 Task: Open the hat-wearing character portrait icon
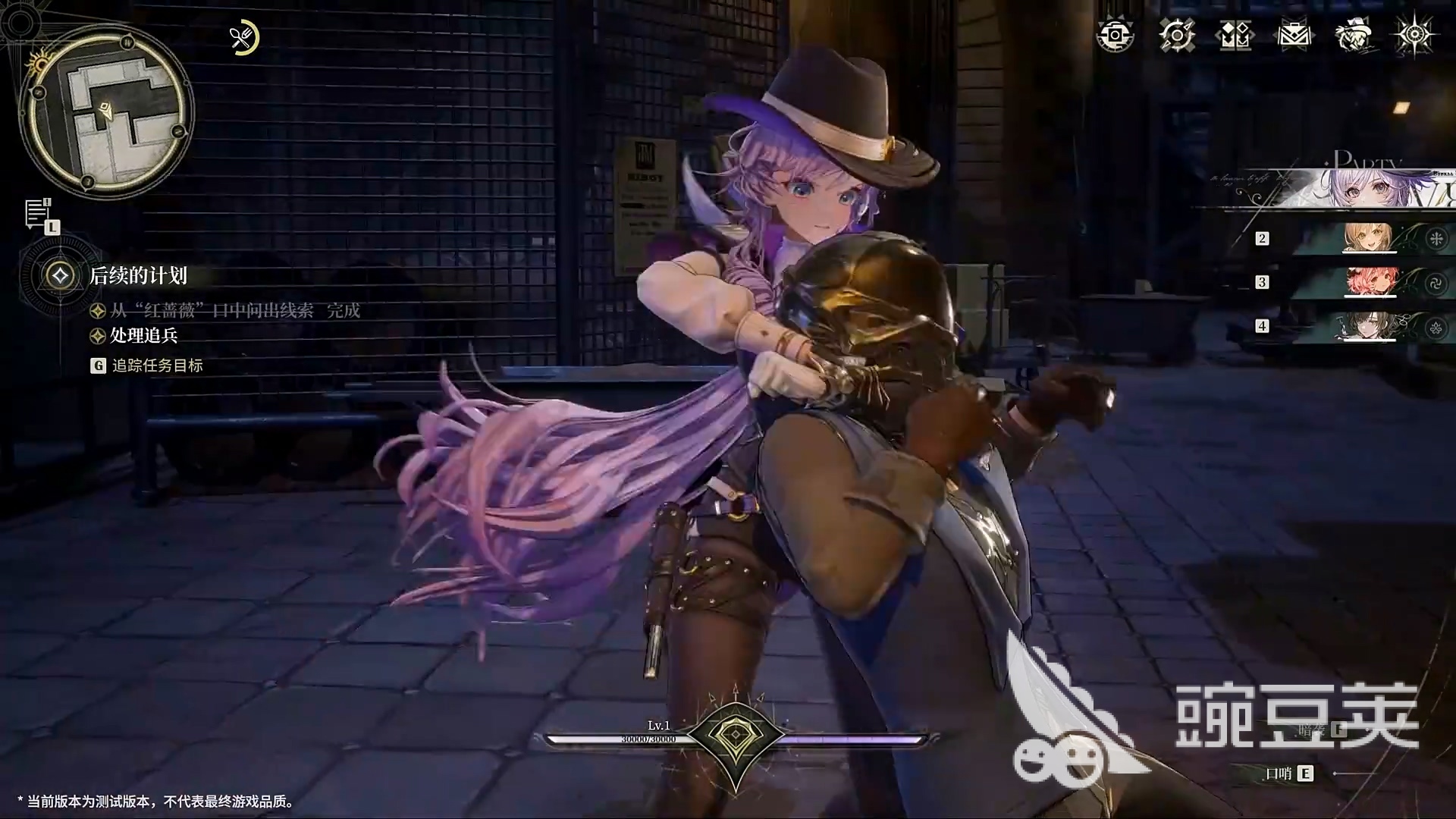pos(1354,36)
